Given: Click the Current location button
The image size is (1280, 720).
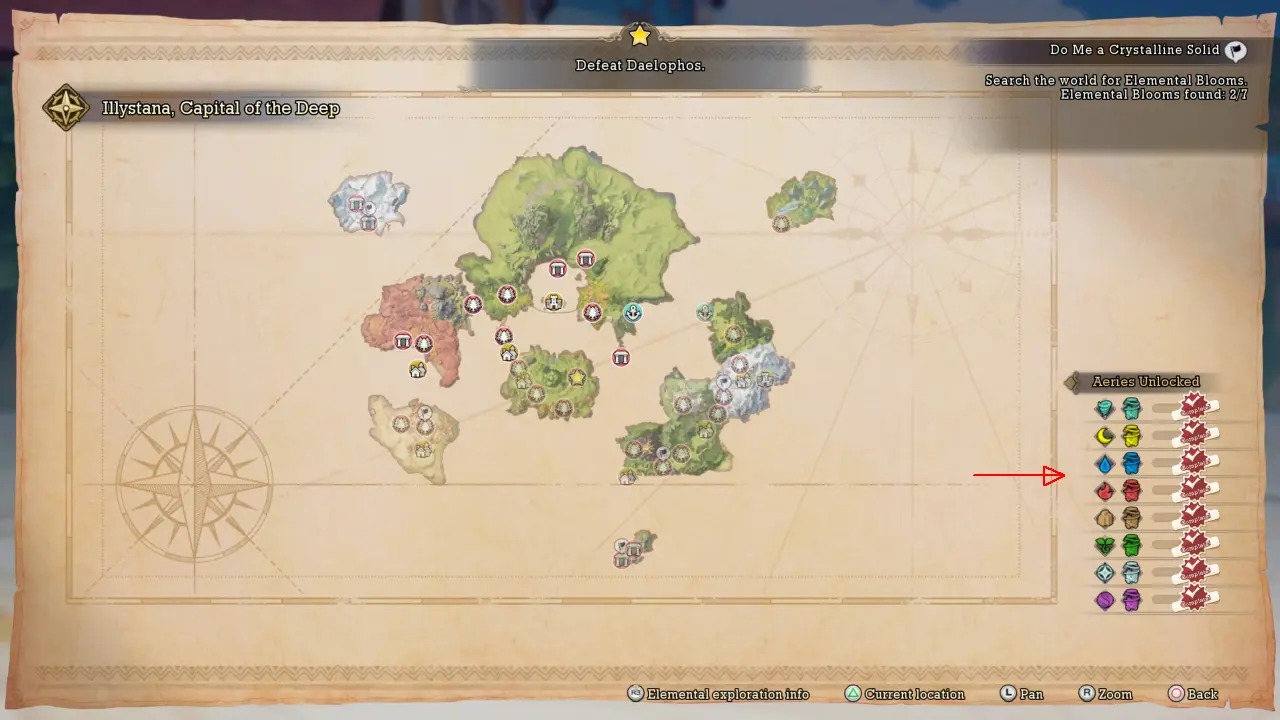Looking at the screenshot, I should [903, 694].
